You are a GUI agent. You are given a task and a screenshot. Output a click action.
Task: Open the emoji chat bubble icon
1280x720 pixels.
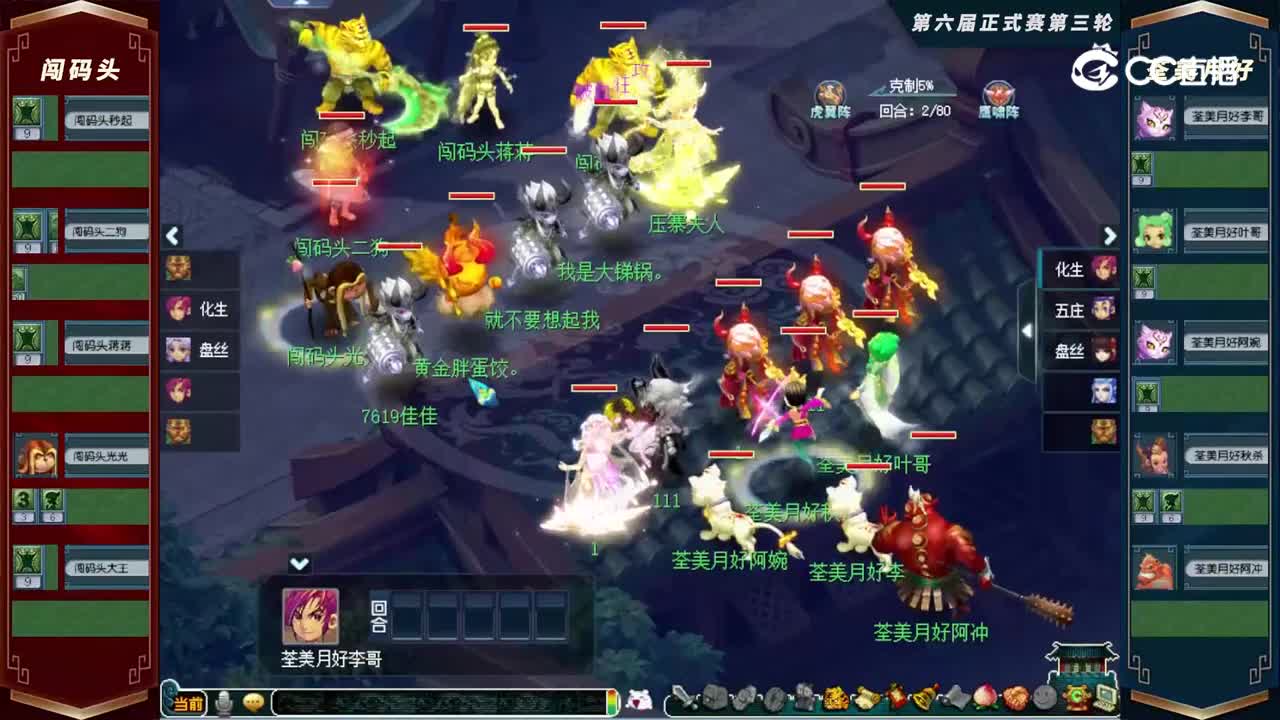pyautogui.click(x=253, y=703)
